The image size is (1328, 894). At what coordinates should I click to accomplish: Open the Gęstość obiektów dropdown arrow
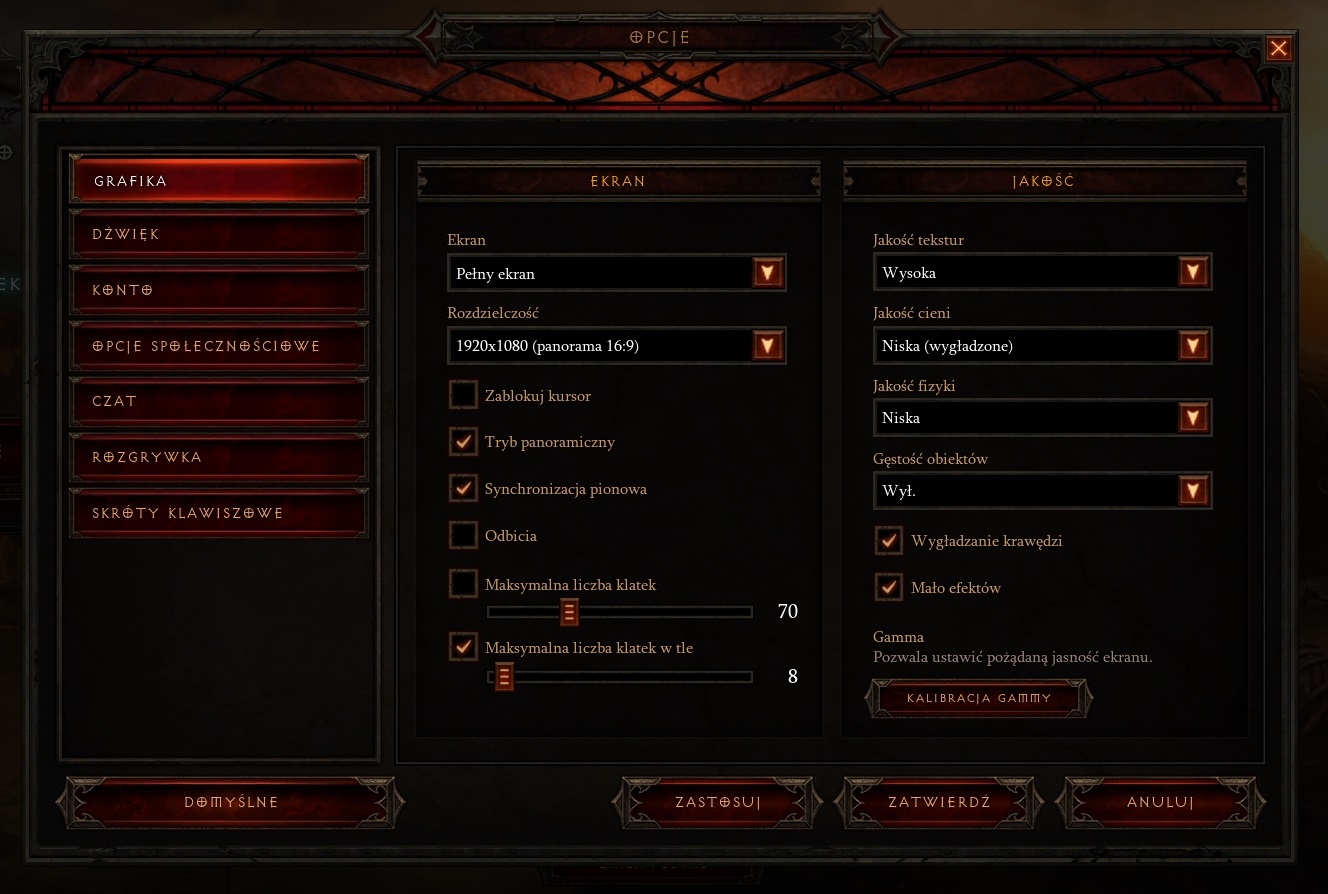coord(1192,490)
